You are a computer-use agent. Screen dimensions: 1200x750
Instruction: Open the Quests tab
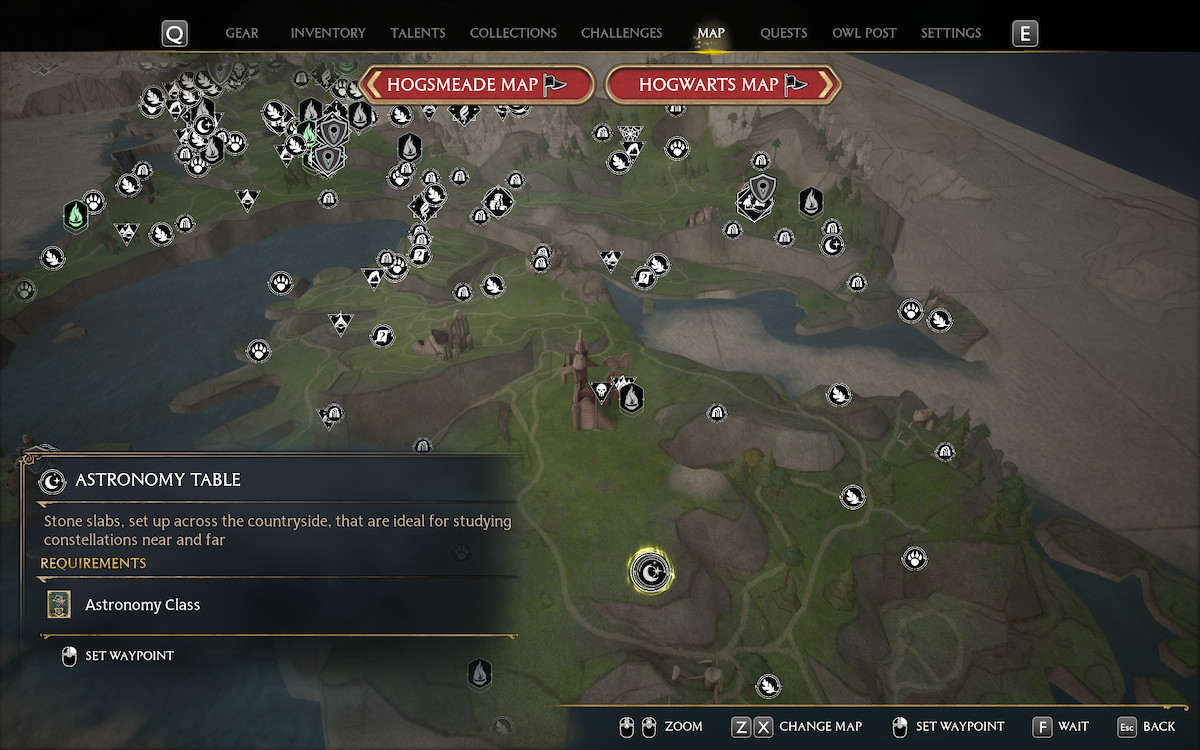[783, 33]
